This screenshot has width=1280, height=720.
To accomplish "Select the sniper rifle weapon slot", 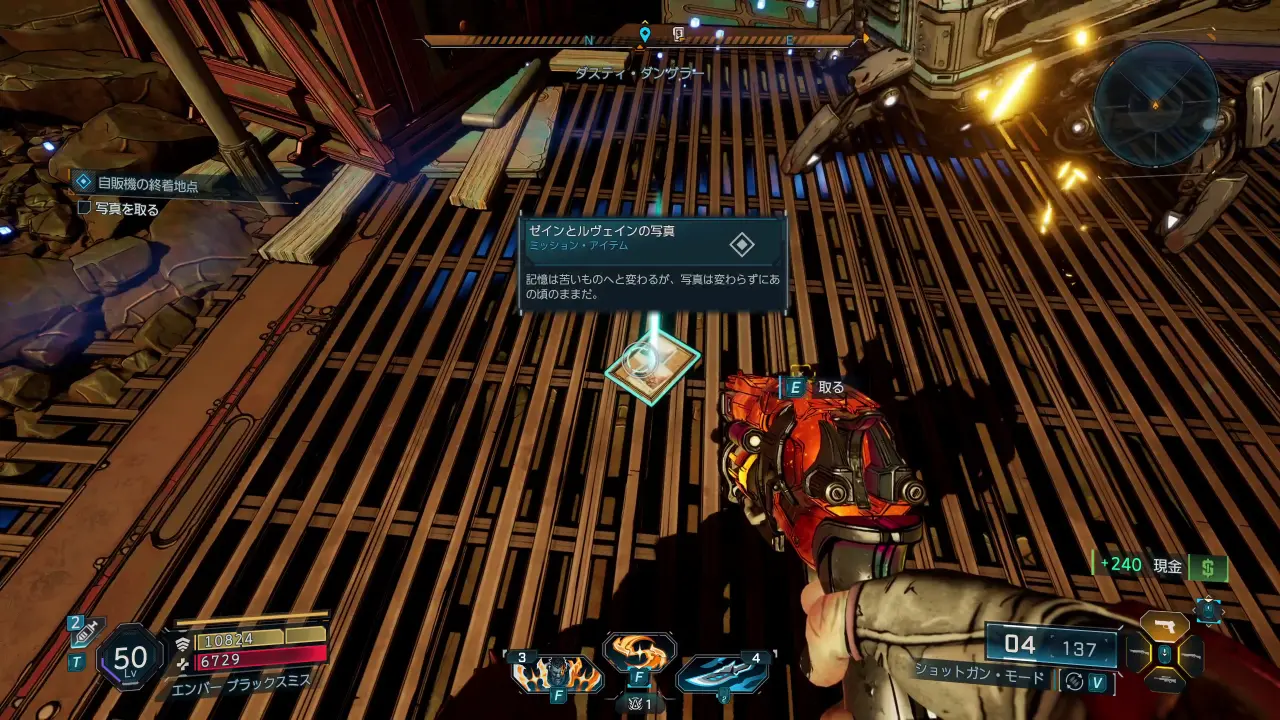I will [x=1164, y=680].
